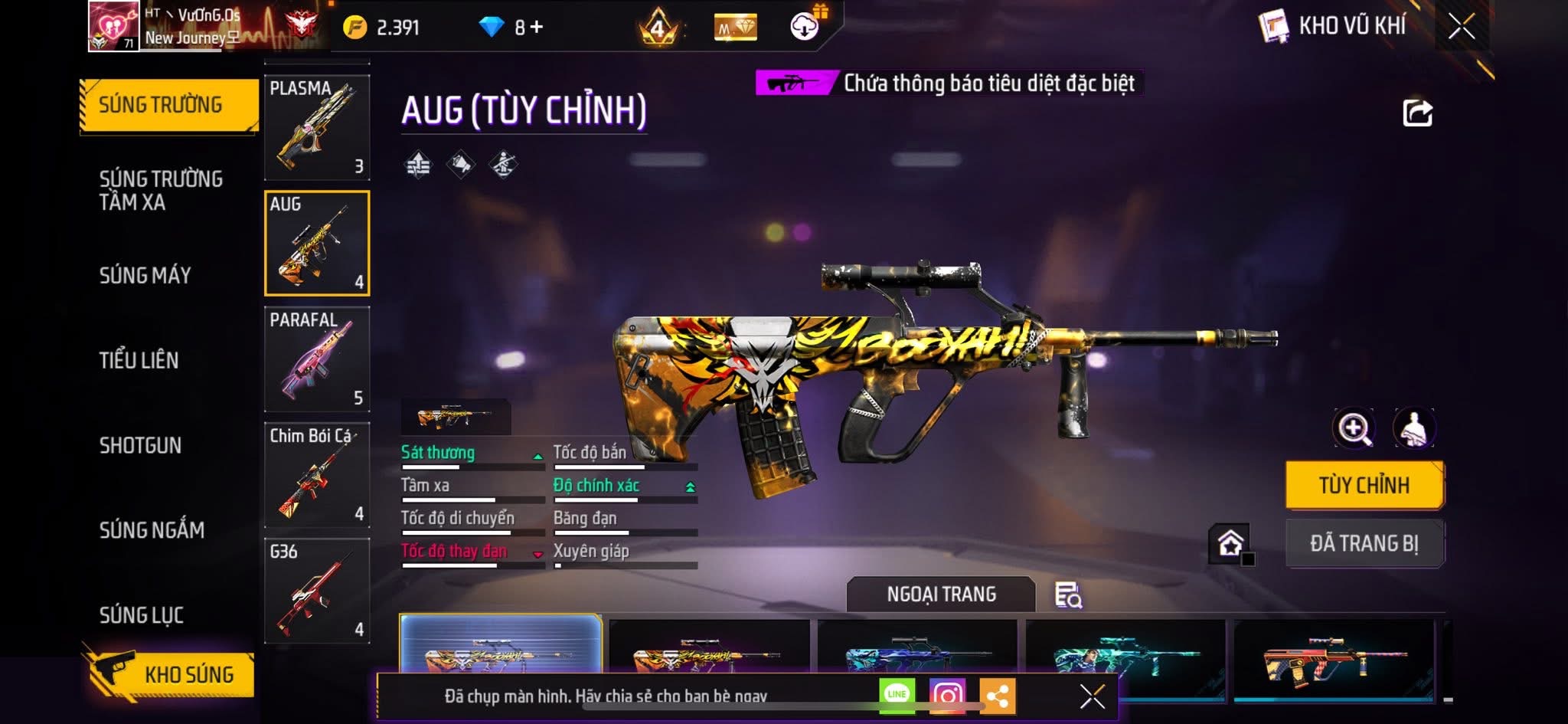1568x724 pixels.
Task: Select the TIỂU LIÊN category
Action: 139,360
